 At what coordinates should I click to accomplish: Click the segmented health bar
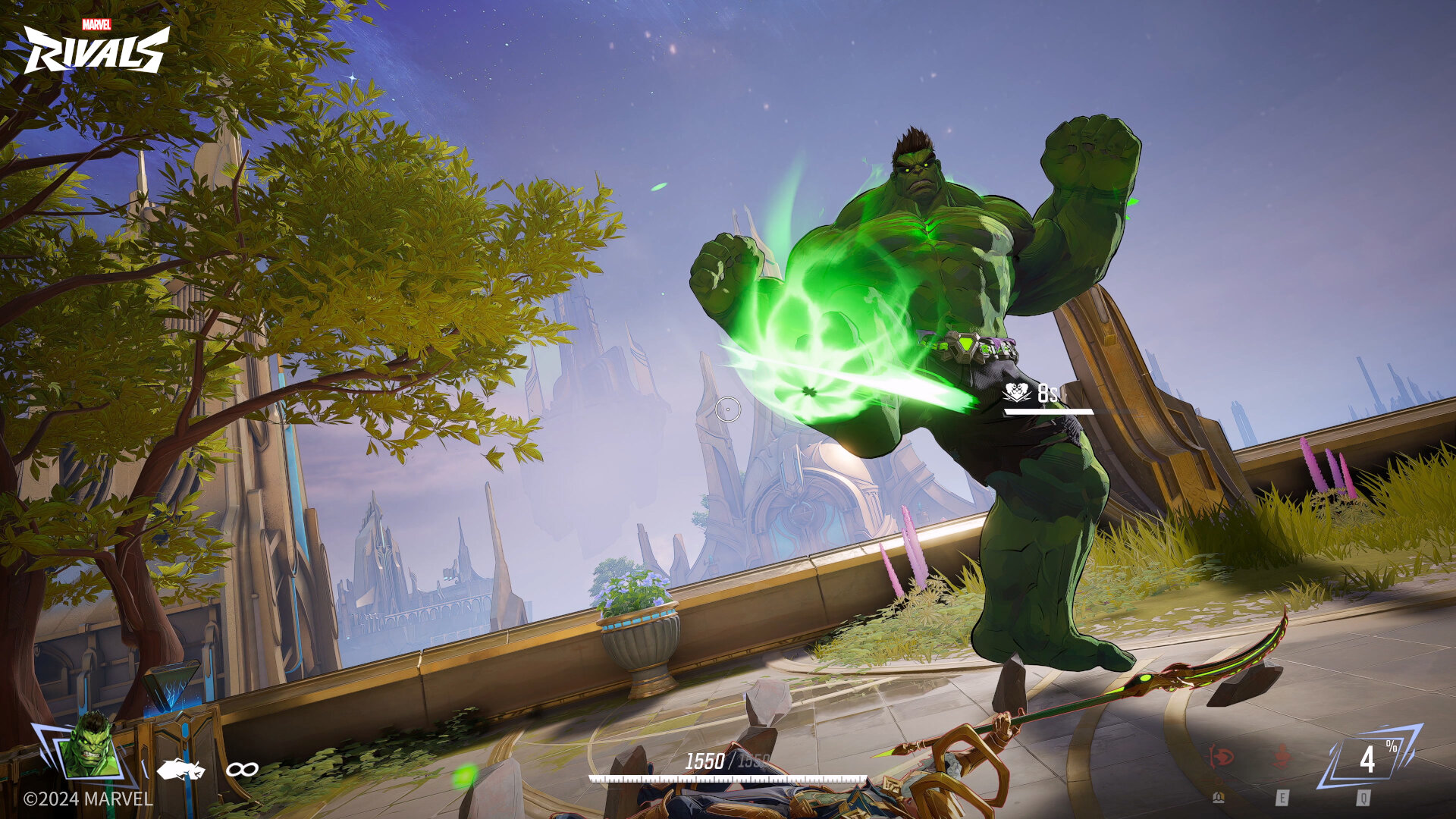pos(728,777)
